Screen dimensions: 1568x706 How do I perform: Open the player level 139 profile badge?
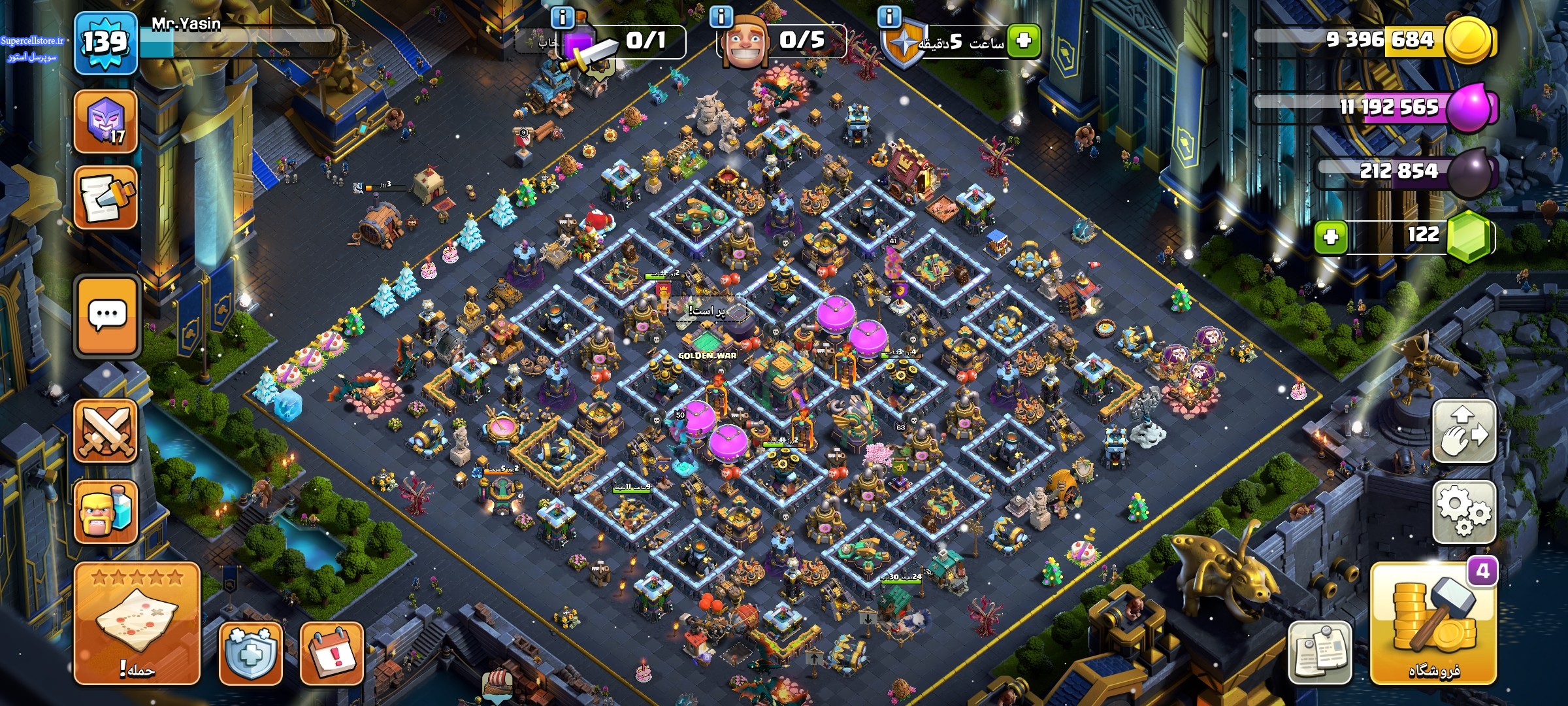coord(105,42)
